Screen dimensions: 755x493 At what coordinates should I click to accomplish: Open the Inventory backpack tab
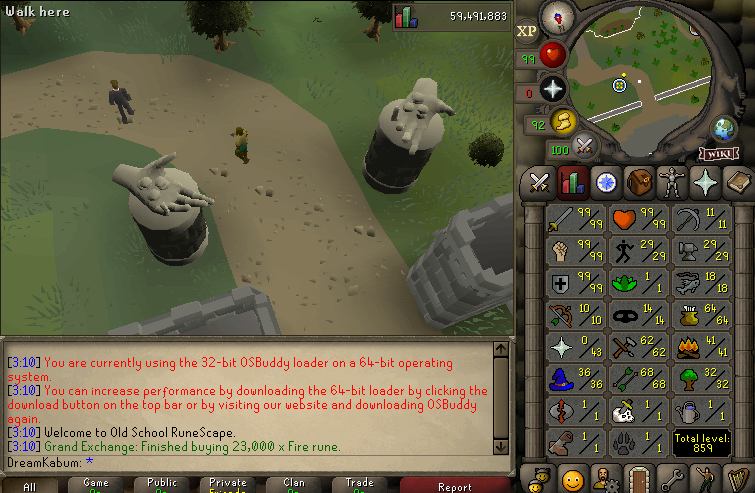coord(639,183)
